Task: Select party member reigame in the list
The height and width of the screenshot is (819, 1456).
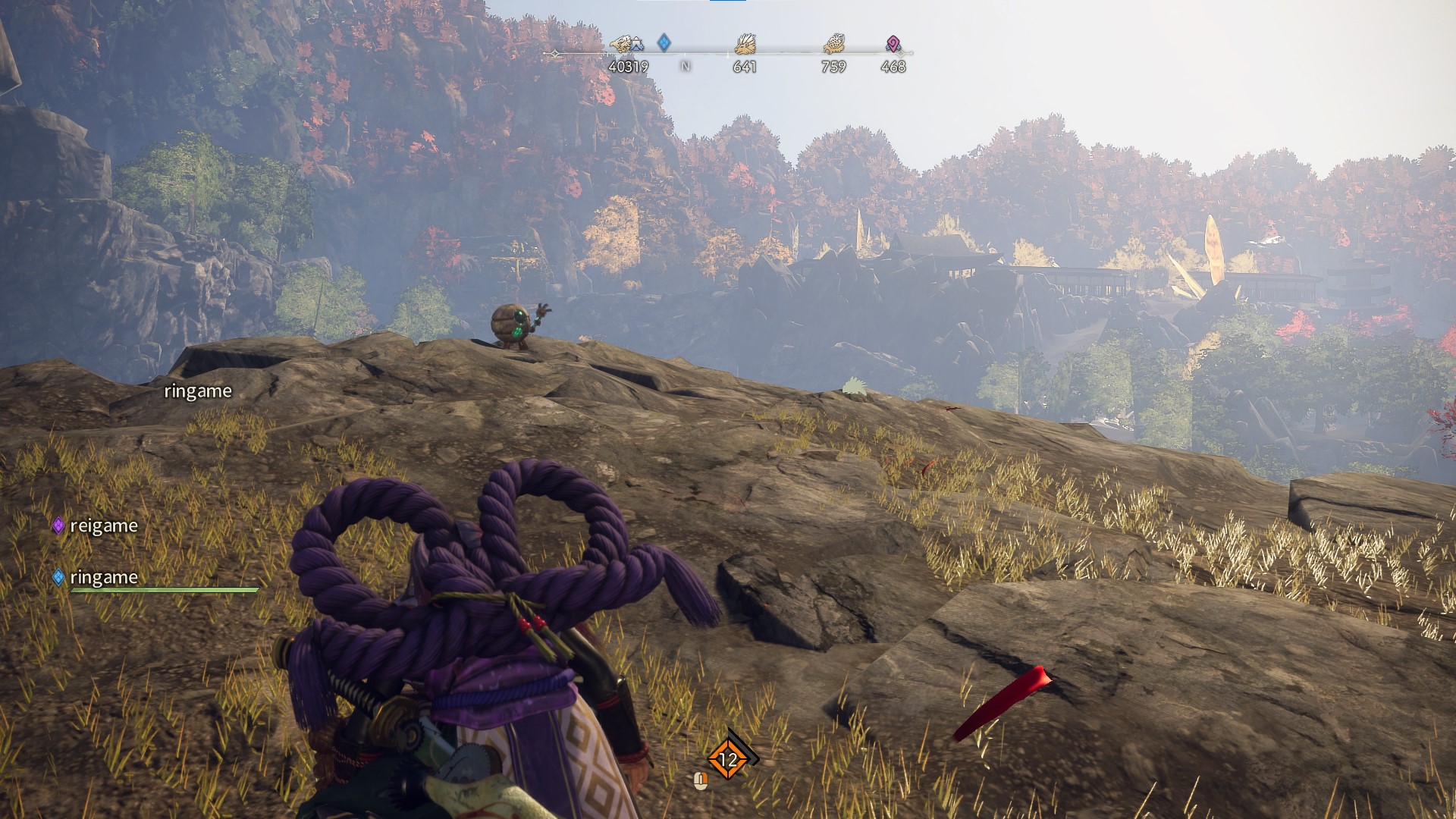Action: point(103,526)
